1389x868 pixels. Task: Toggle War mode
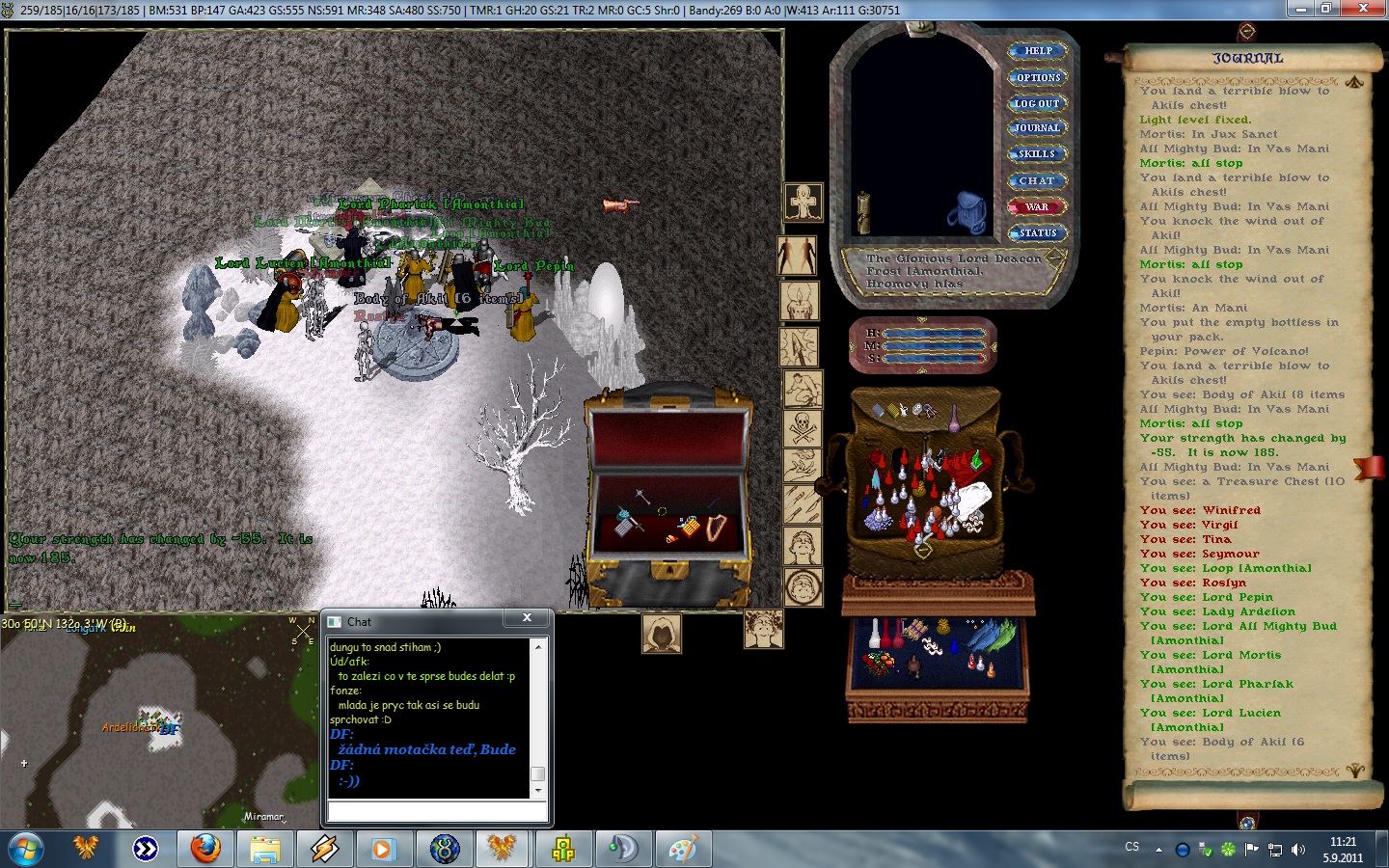[x=1037, y=206]
